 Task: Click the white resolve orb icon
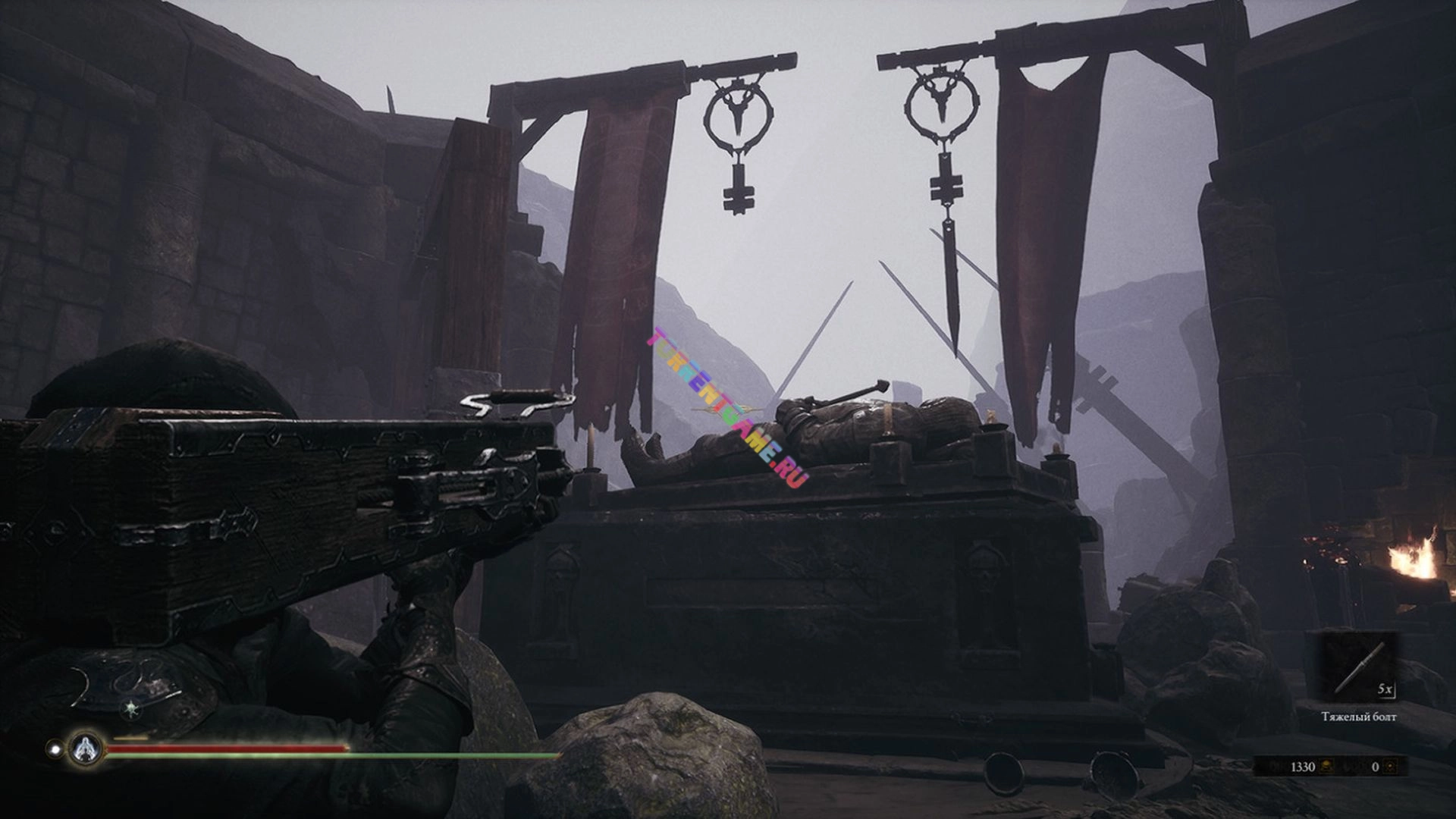point(55,749)
